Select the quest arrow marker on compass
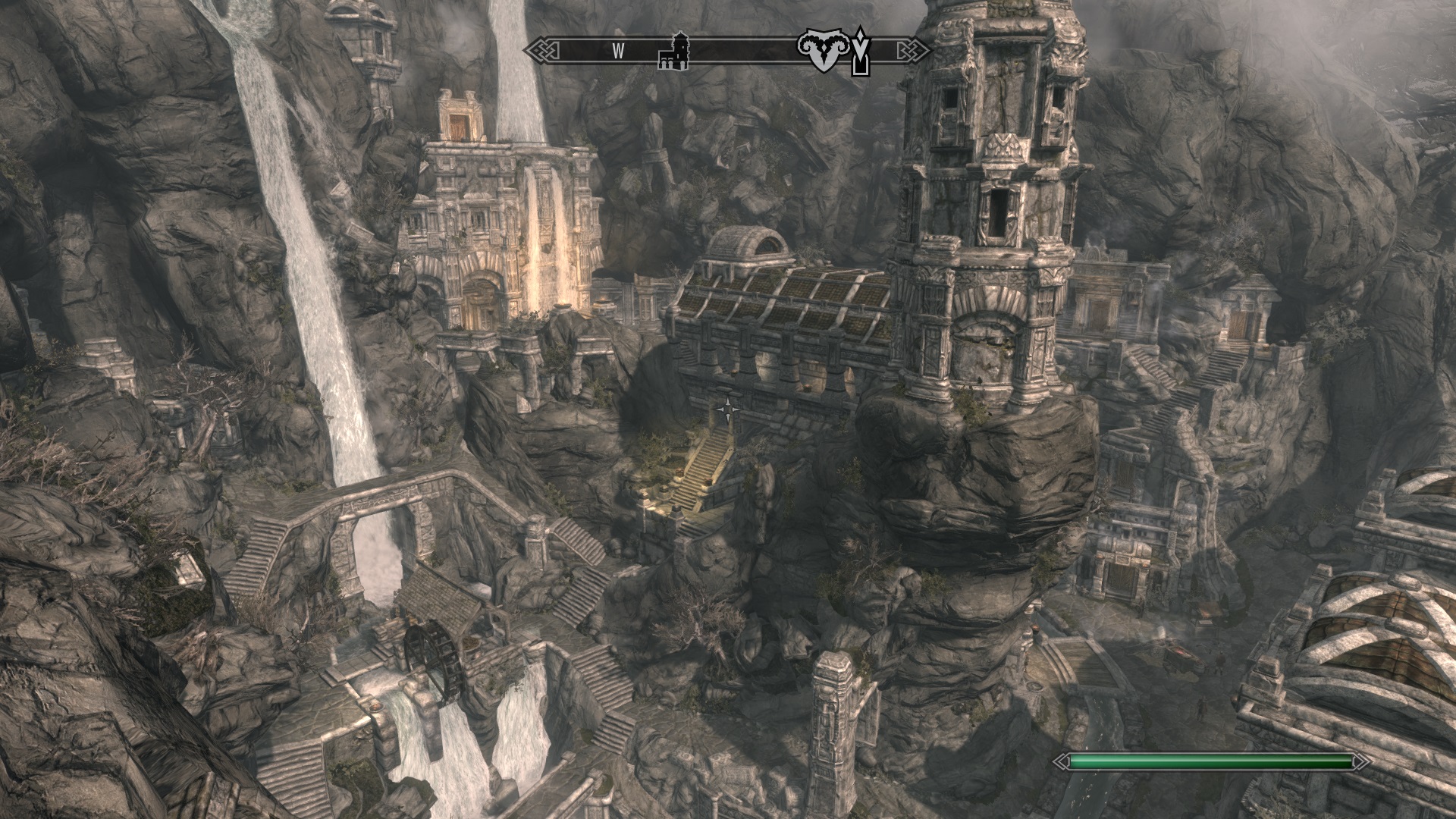The height and width of the screenshot is (819, 1456). point(860,51)
